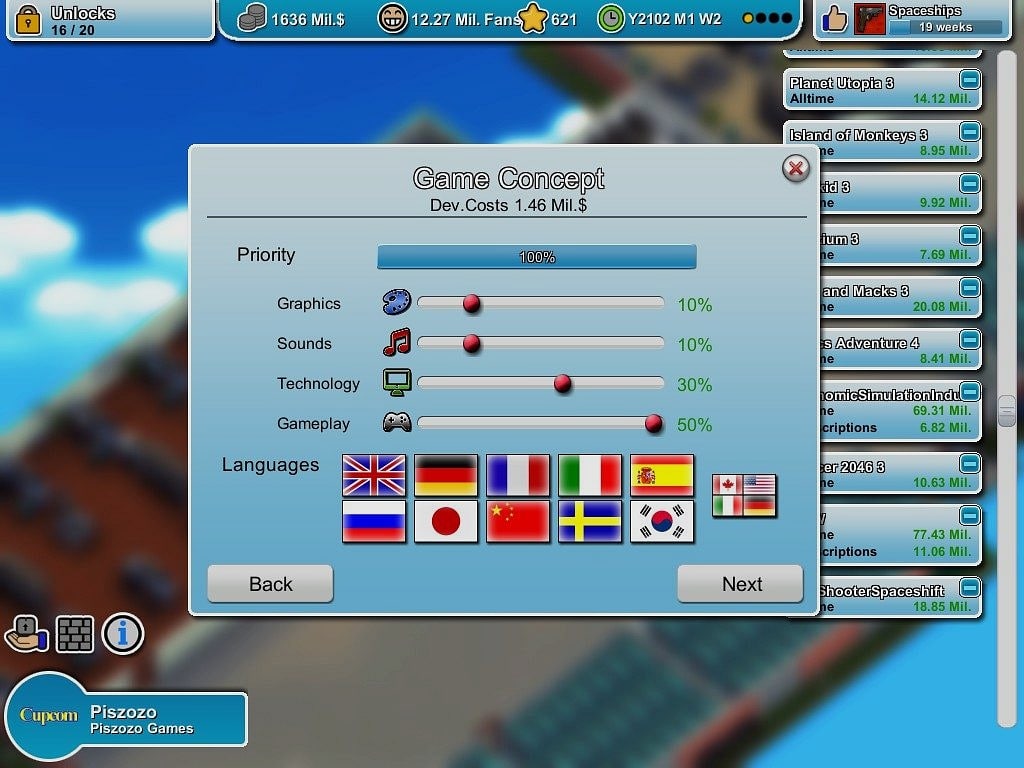The height and width of the screenshot is (768, 1024).
Task: Return with the Back button
Action: 270,584
